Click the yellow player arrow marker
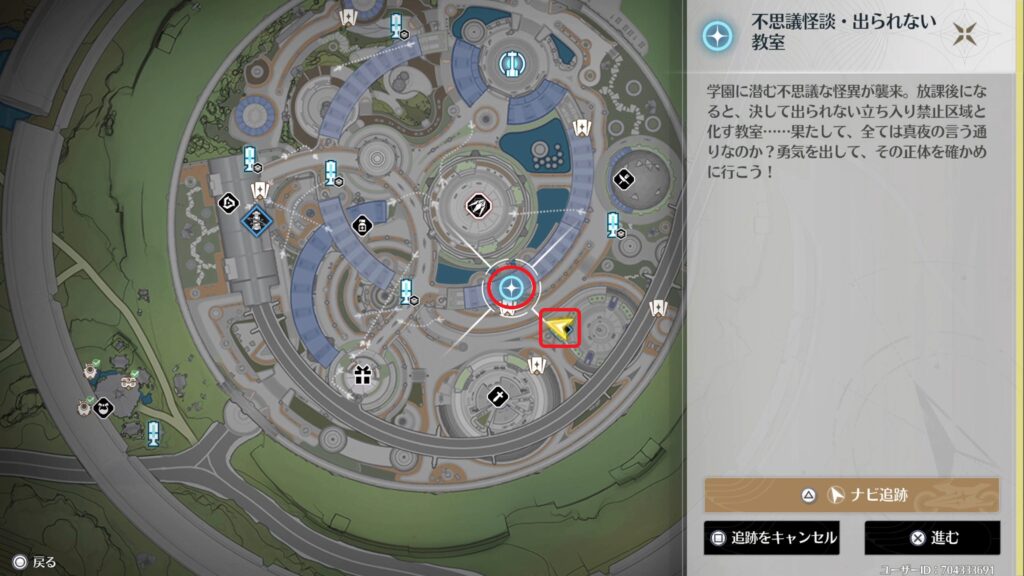Image resolution: width=1024 pixels, height=576 pixels. (x=561, y=327)
